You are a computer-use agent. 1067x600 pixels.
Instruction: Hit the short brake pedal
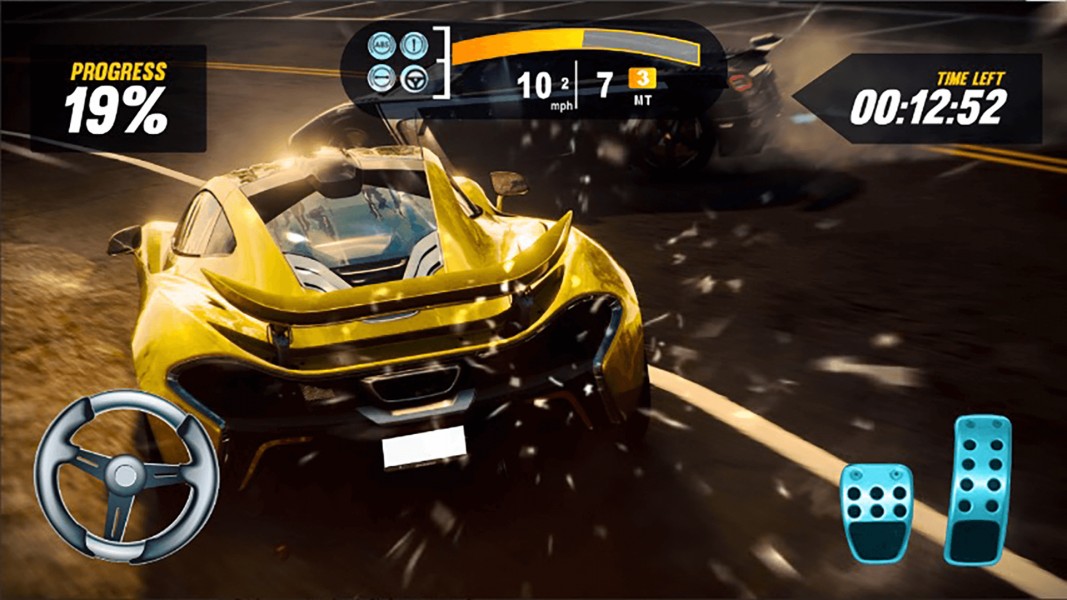pyautogui.click(x=876, y=512)
